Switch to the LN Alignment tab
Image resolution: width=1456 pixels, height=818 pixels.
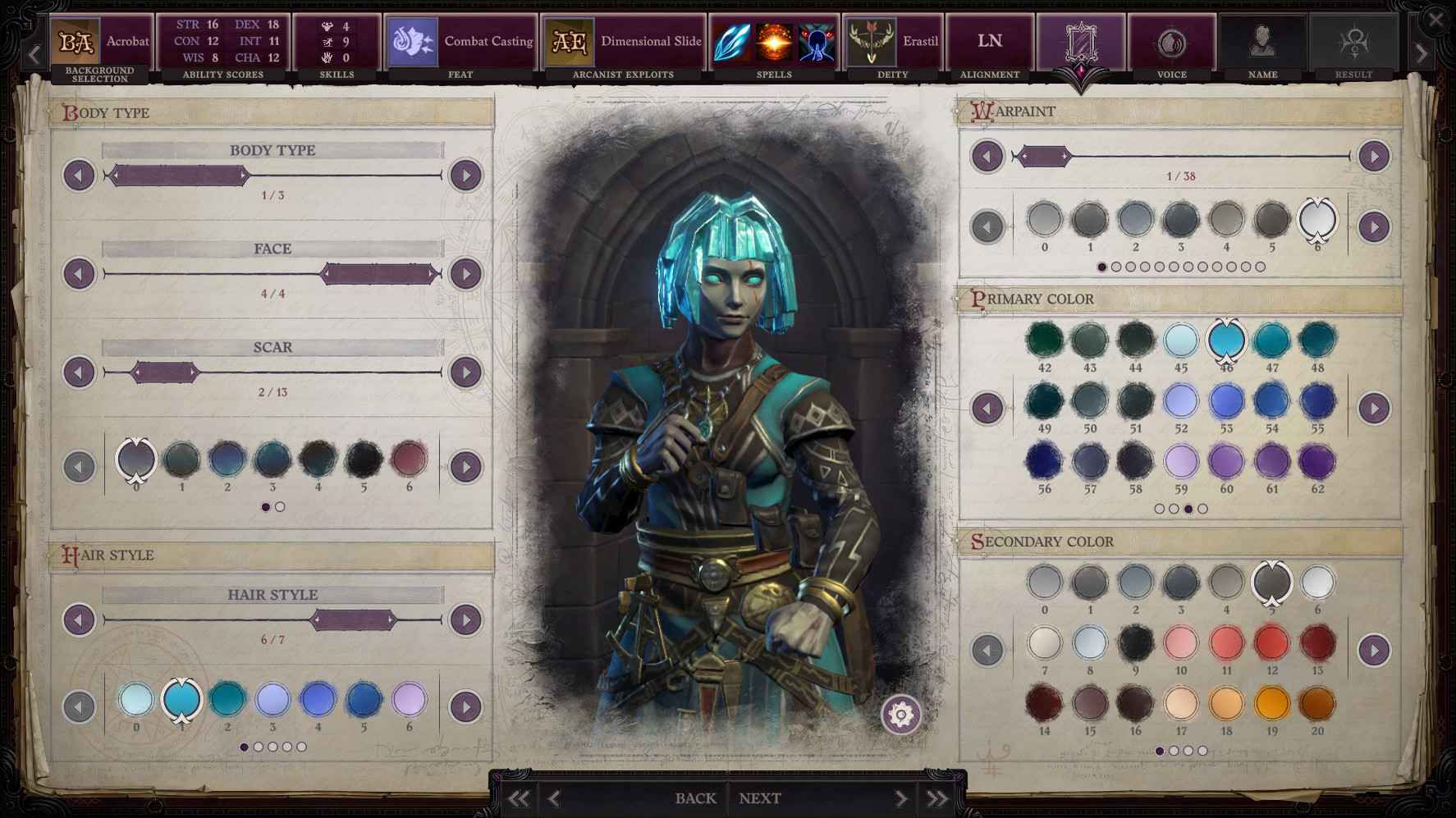pyautogui.click(x=989, y=41)
